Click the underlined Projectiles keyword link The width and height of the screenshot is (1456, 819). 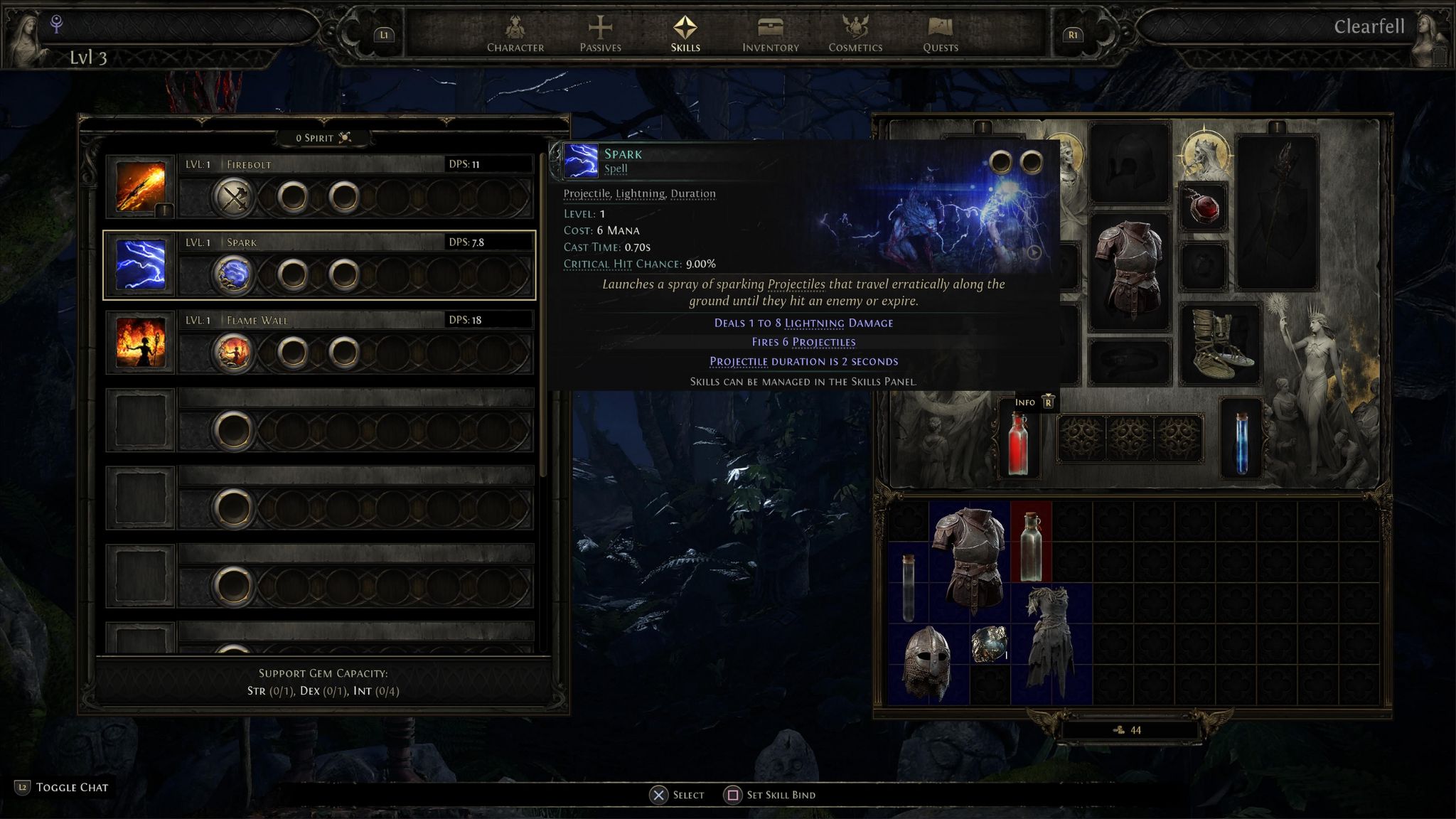click(796, 284)
